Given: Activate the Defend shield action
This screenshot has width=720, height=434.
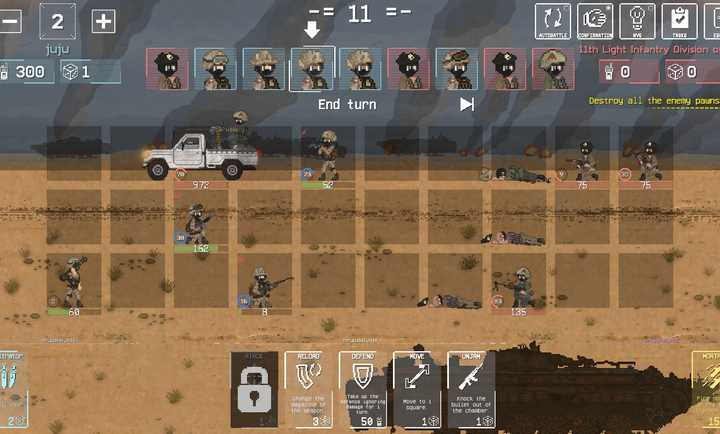Looking at the screenshot, I should point(362,390).
